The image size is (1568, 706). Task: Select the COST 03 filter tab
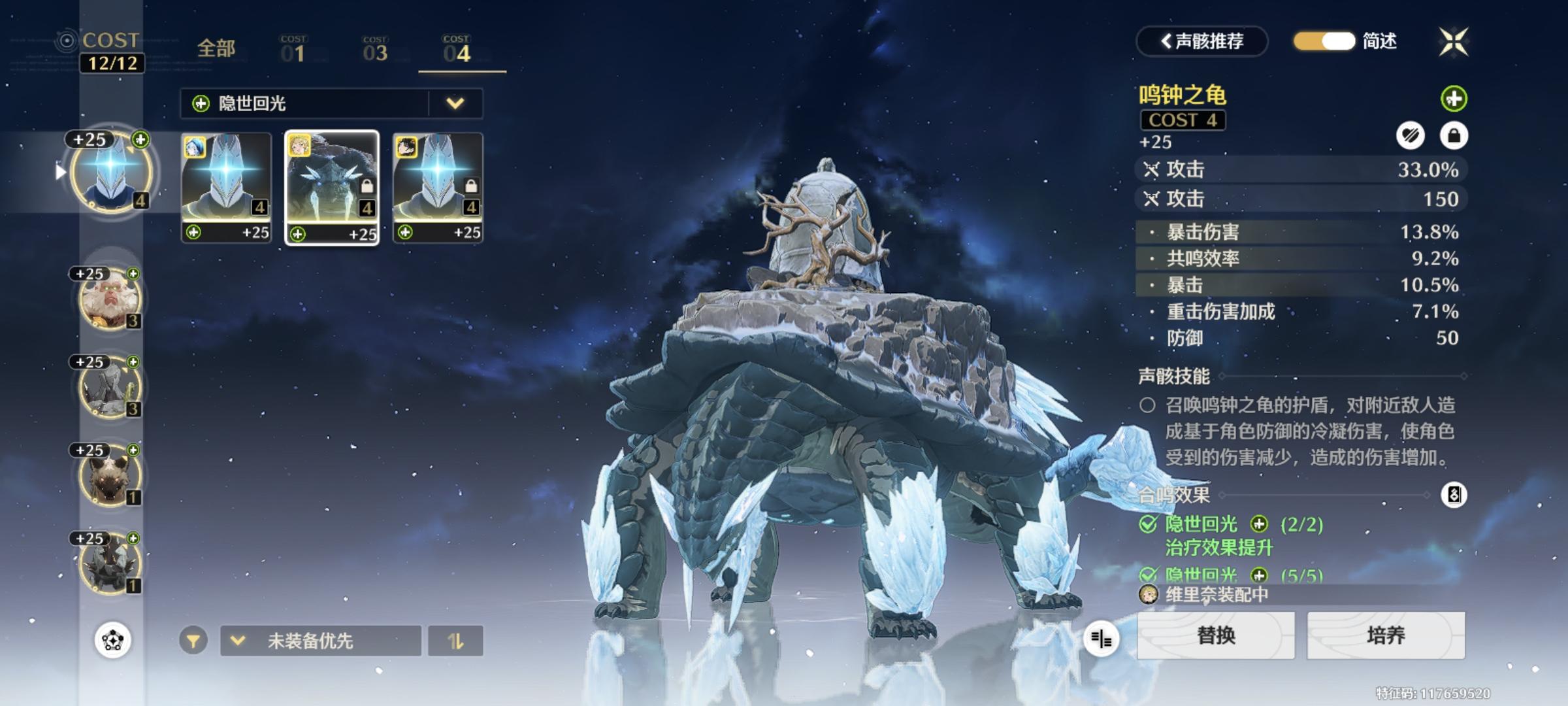click(375, 50)
